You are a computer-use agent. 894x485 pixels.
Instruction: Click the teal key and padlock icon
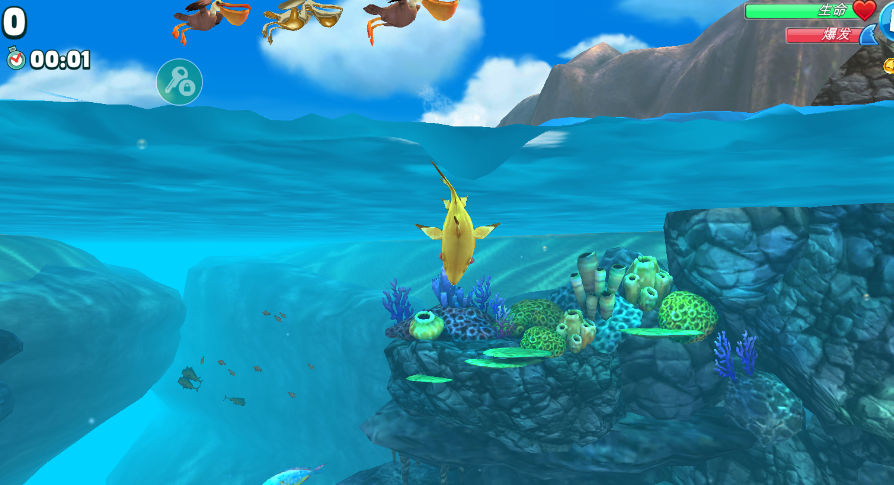pyautogui.click(x=179, y=82)
